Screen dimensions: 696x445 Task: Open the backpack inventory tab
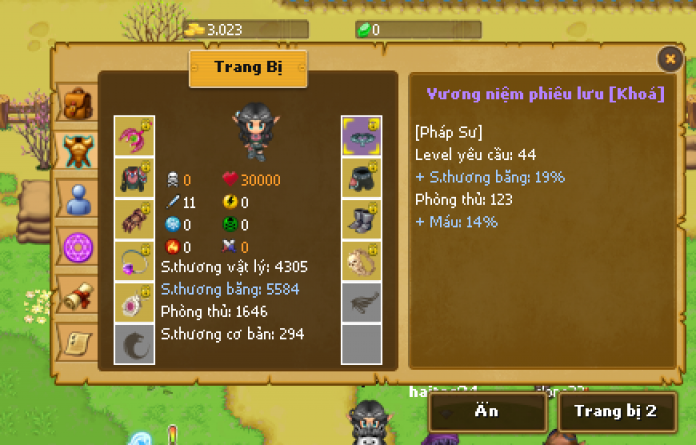[77, 104]
